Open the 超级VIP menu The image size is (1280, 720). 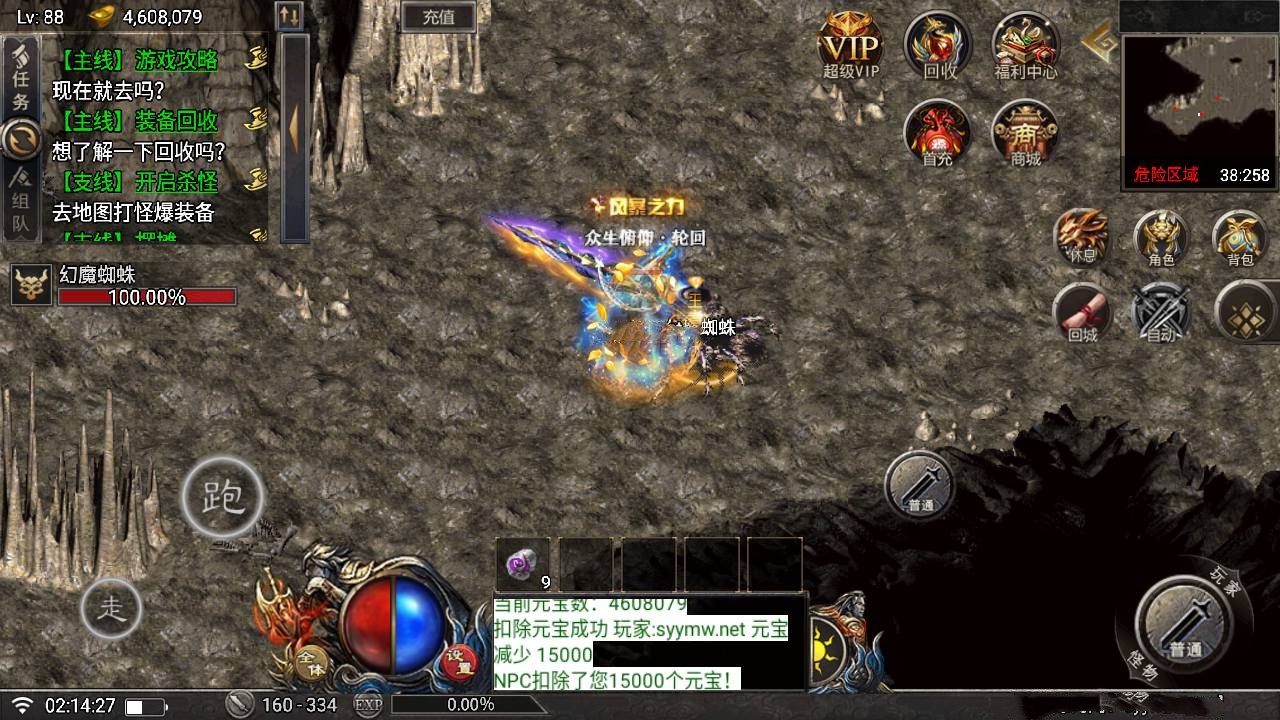pyautogui.click(x=850, y=47)
